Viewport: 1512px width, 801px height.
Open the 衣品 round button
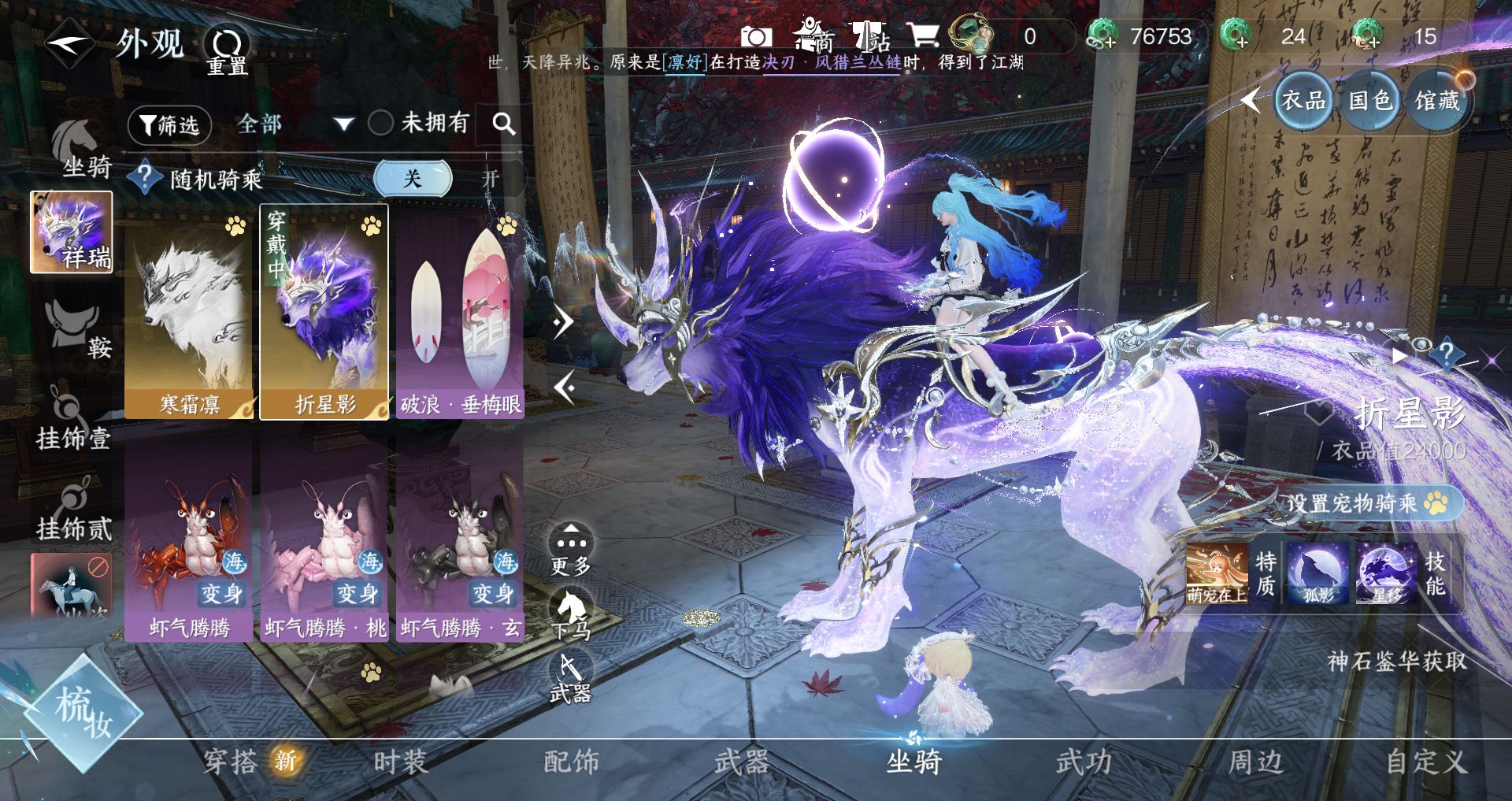[x=1303, y=100]
